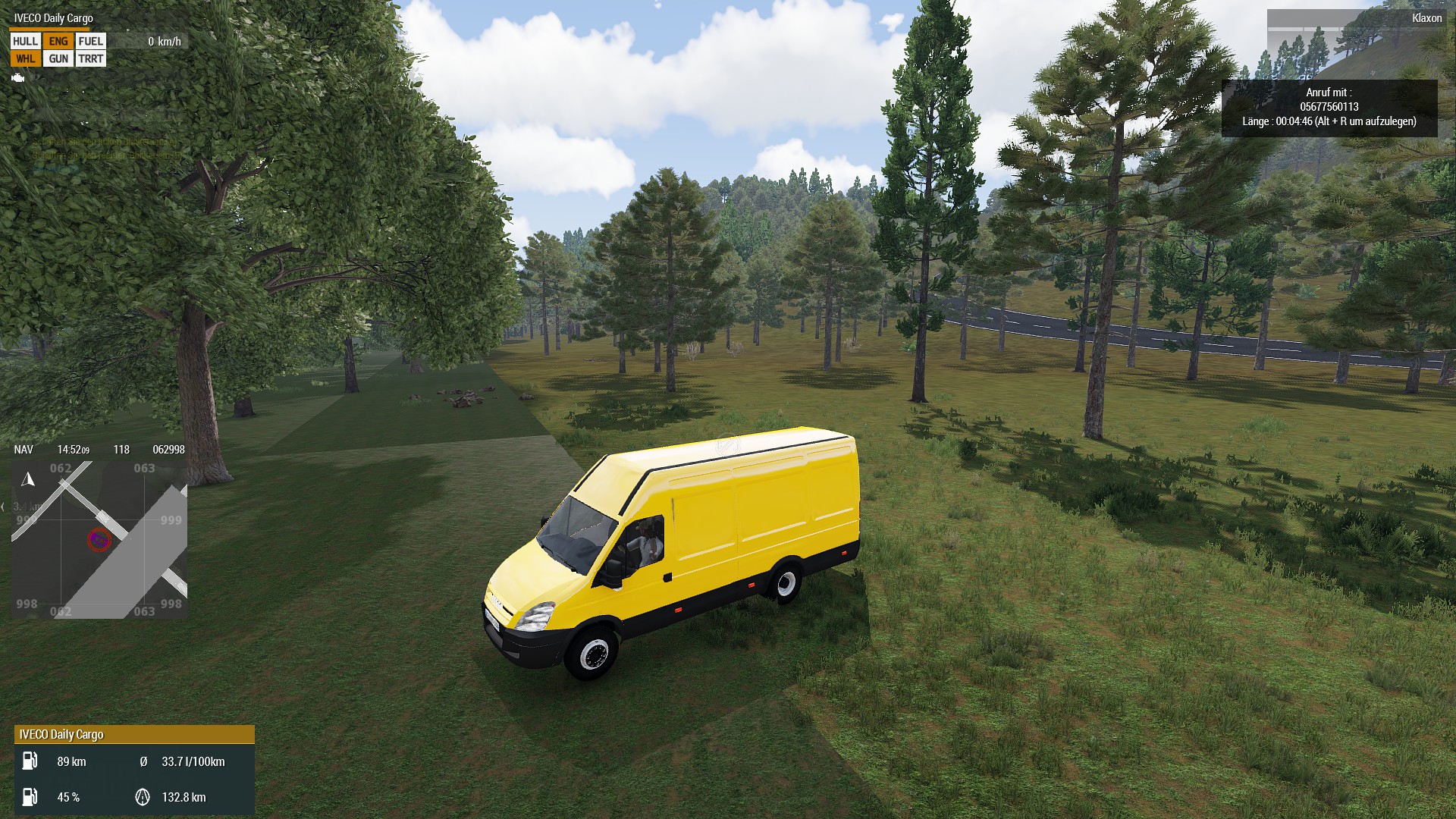Click the IVECO Daily Cargo trip panel header

pyautogui.click(x=134, y=734)
